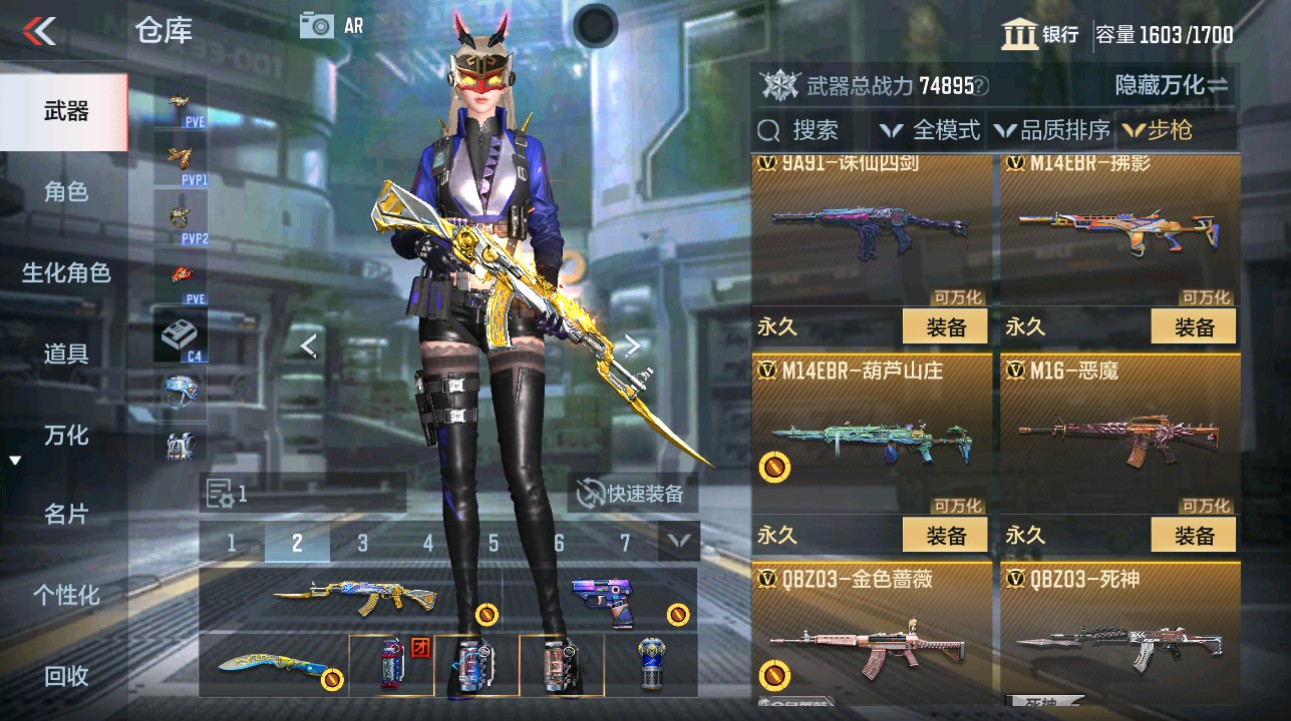Select loadout preset tab 3
Screen dimensions: 1291x721
[x=362, y=540]
